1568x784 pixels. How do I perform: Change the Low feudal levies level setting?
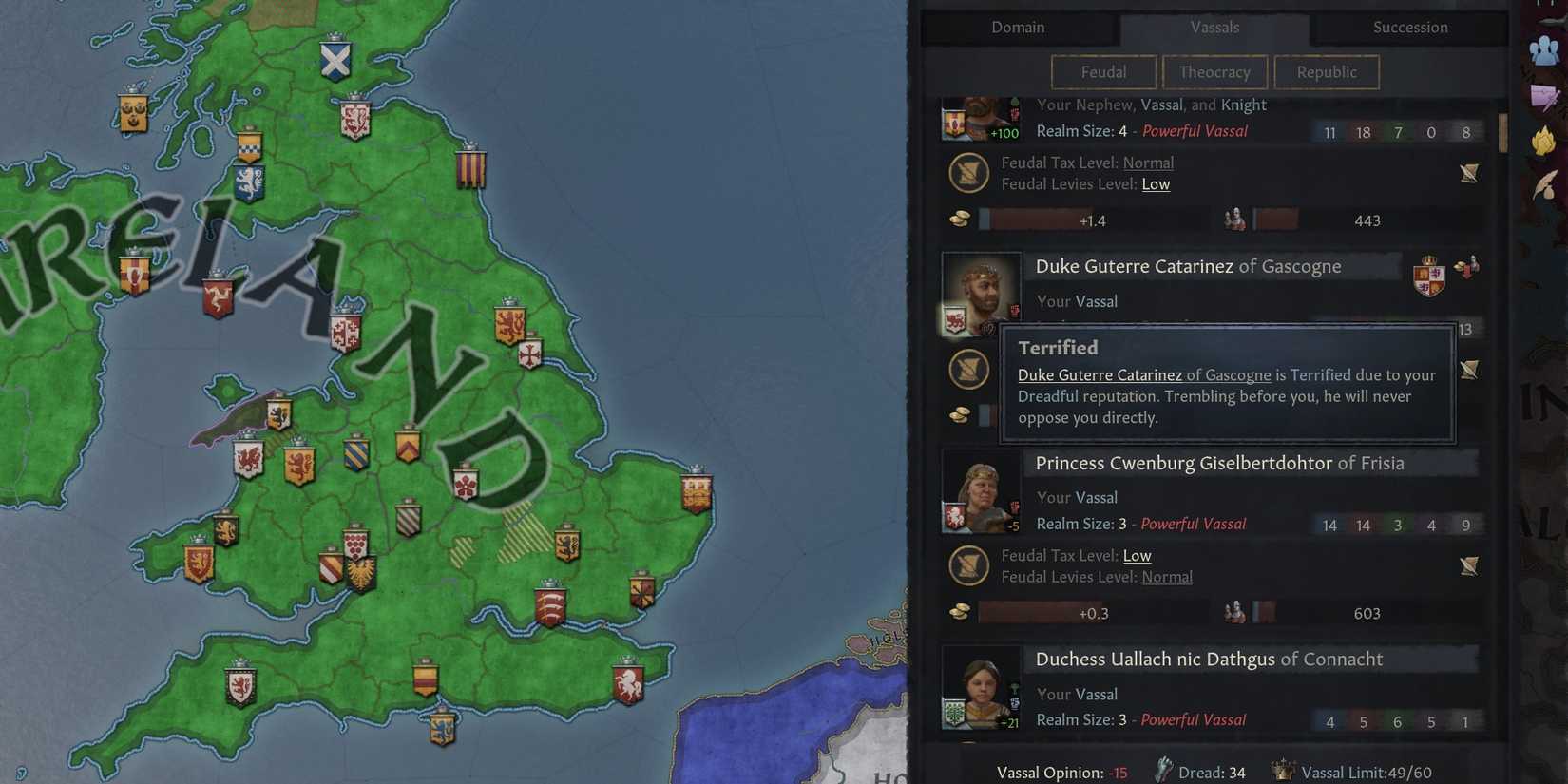[x=1156, y=184]
